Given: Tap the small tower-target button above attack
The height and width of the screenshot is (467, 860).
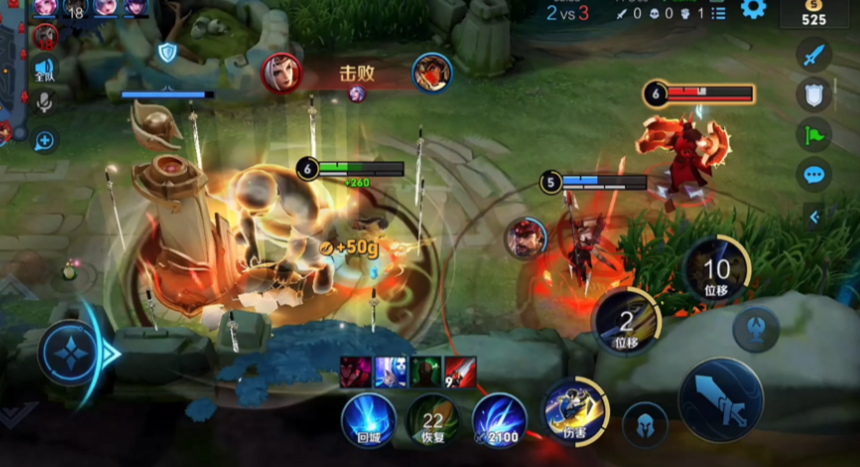Looking at the screenshot, I should point(755,329).
